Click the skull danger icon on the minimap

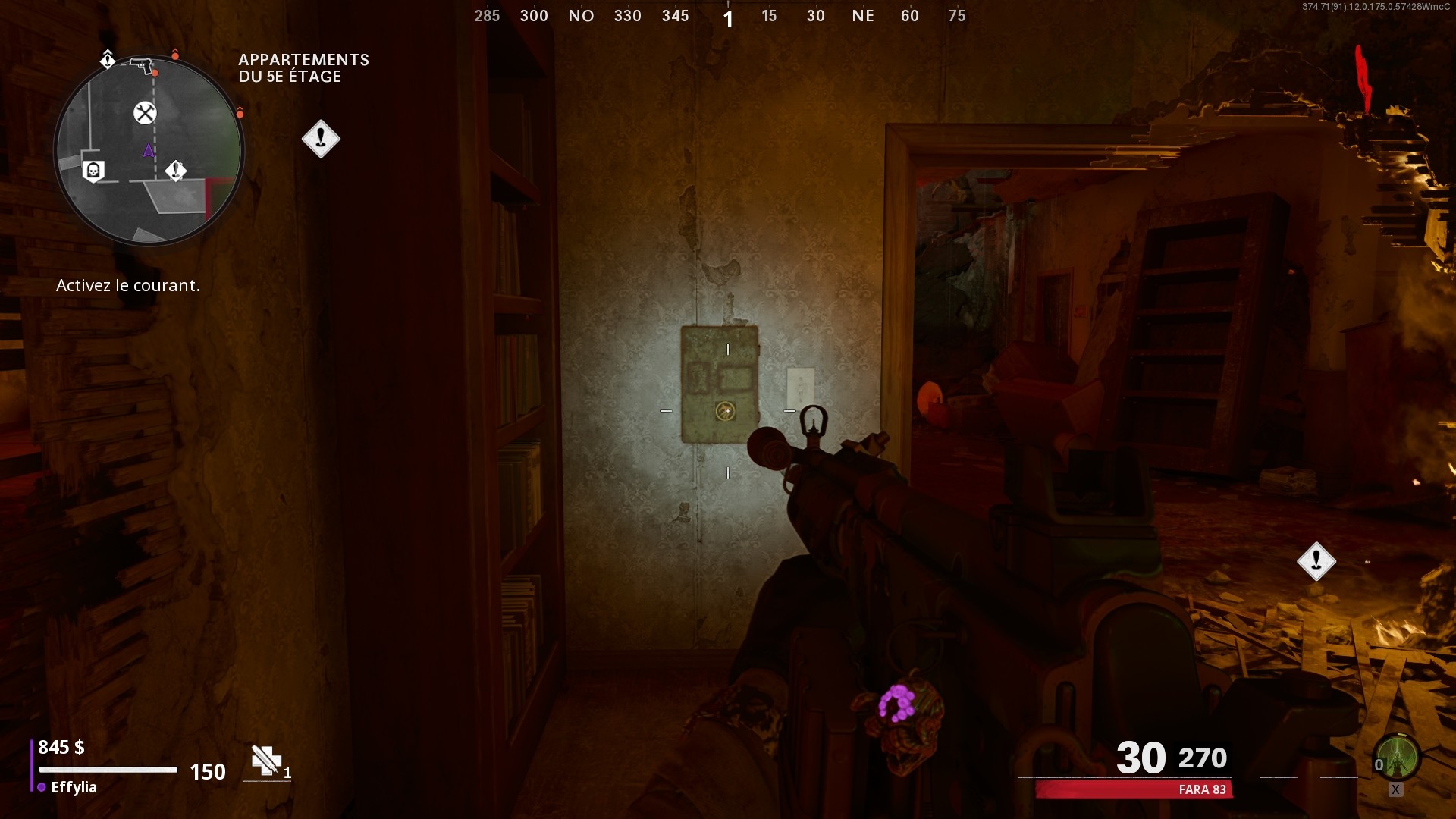pyautogui.click(x=94, y=170)
